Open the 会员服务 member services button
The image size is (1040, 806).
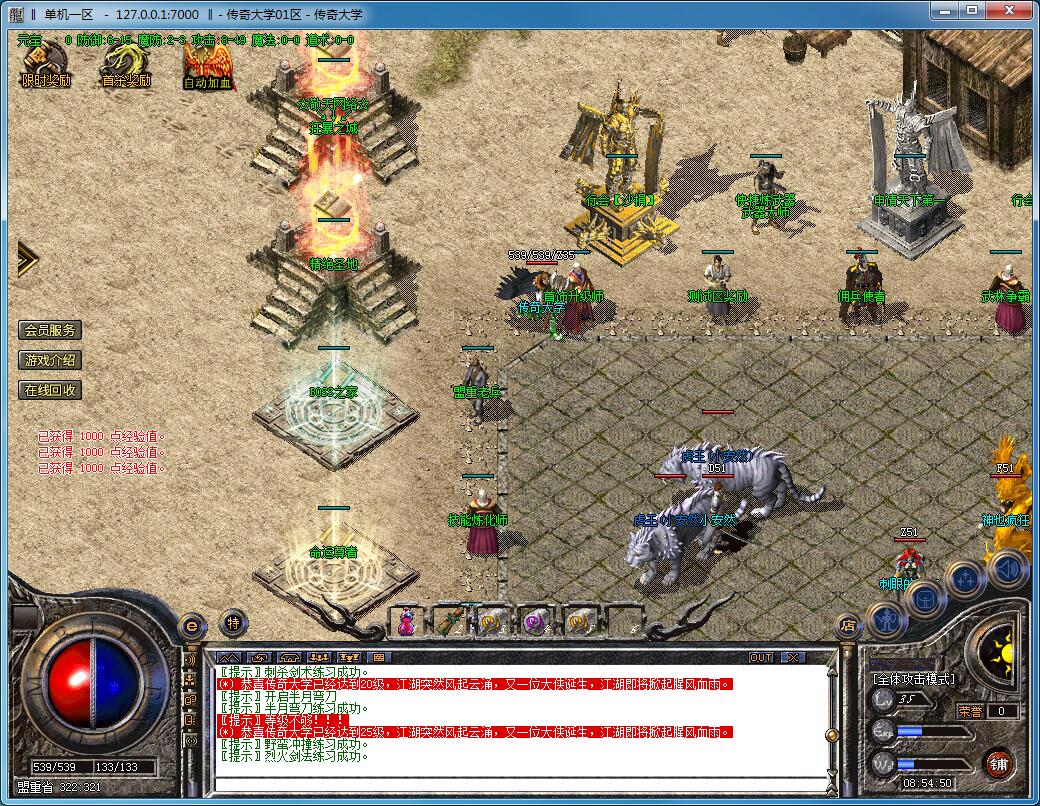click(x=50, y=330)
